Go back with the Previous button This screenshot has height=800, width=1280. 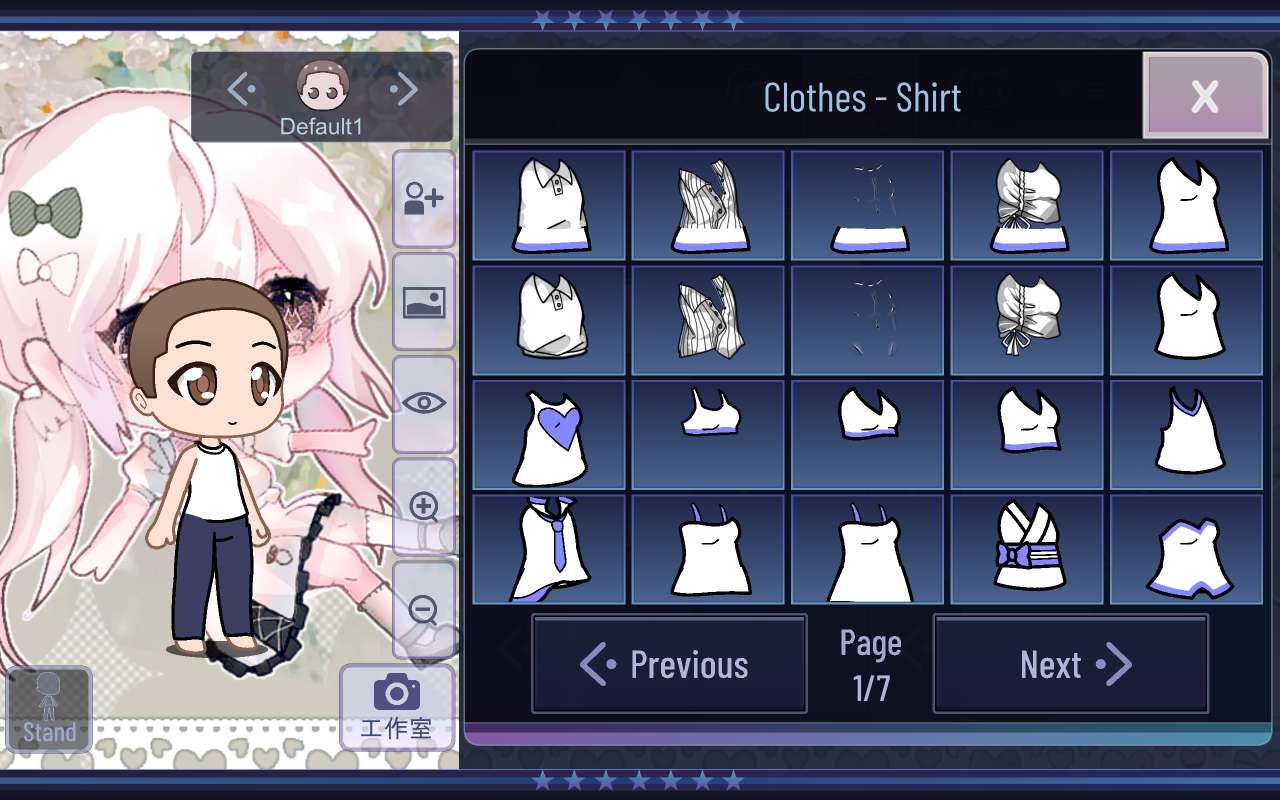(669, 664)
